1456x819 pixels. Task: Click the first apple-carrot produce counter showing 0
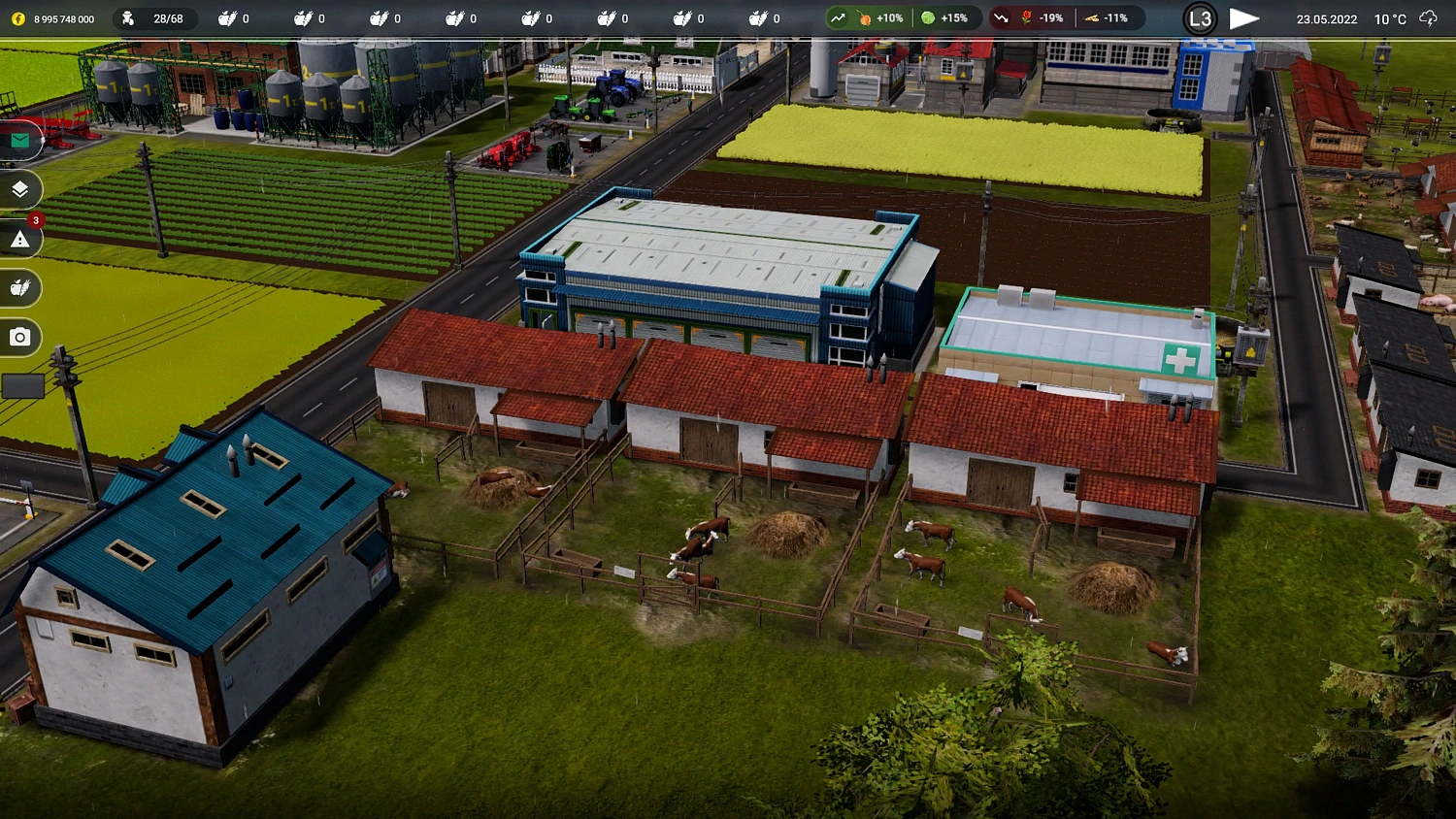[235, 17]
